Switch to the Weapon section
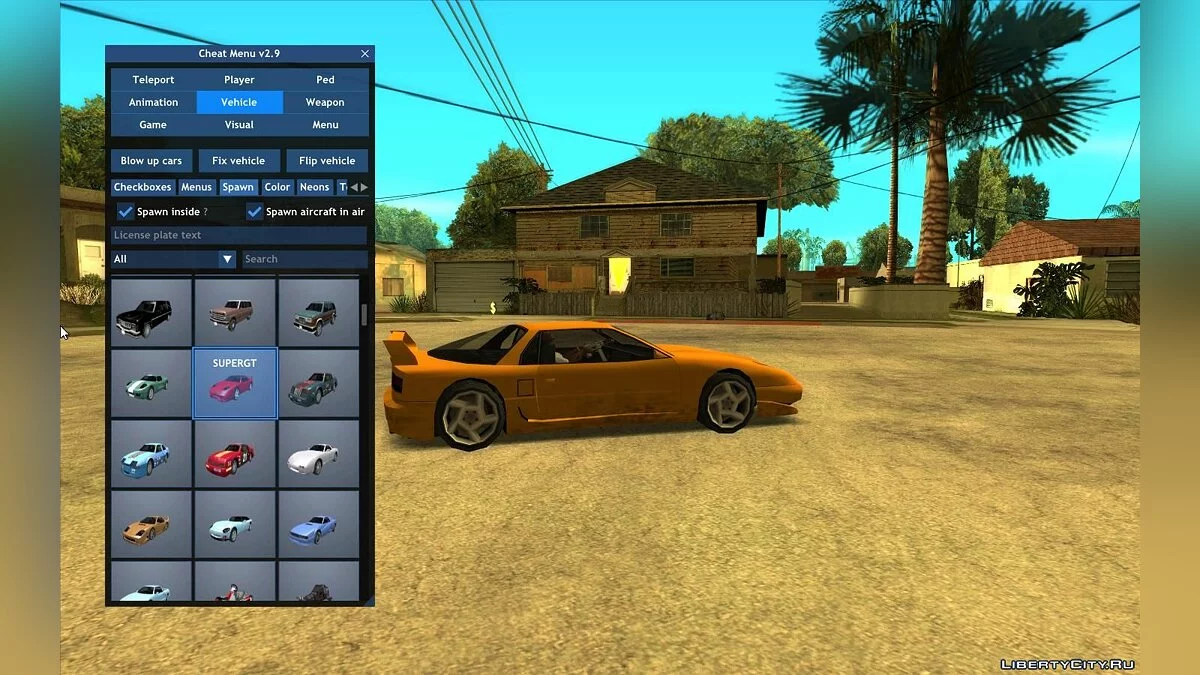 (x=325, y=102)
